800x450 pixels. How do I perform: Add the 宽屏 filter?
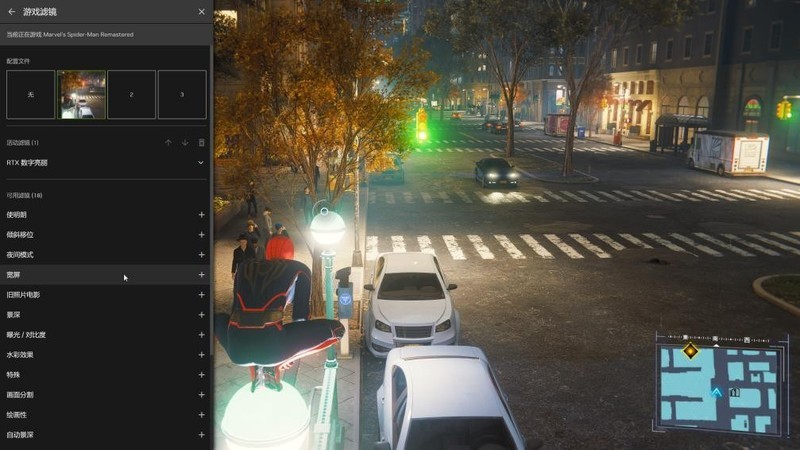201,275
